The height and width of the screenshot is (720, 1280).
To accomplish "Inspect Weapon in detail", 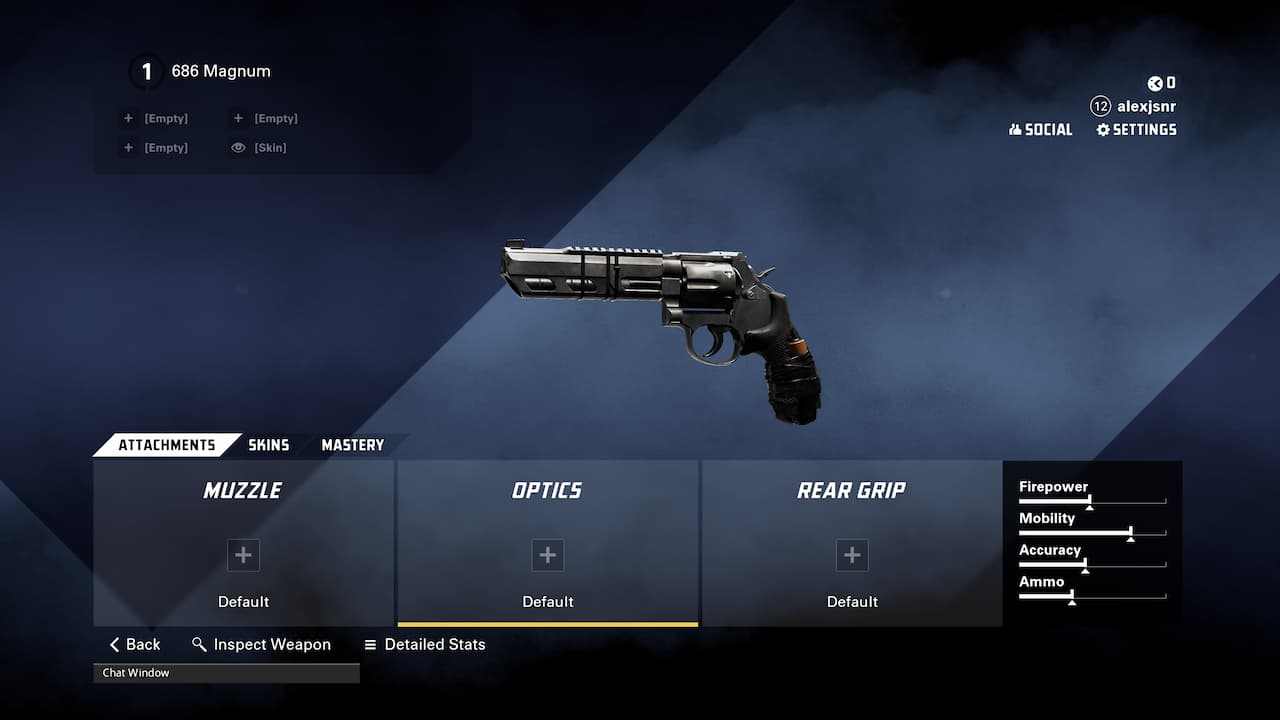I will [x=261, y=645].
